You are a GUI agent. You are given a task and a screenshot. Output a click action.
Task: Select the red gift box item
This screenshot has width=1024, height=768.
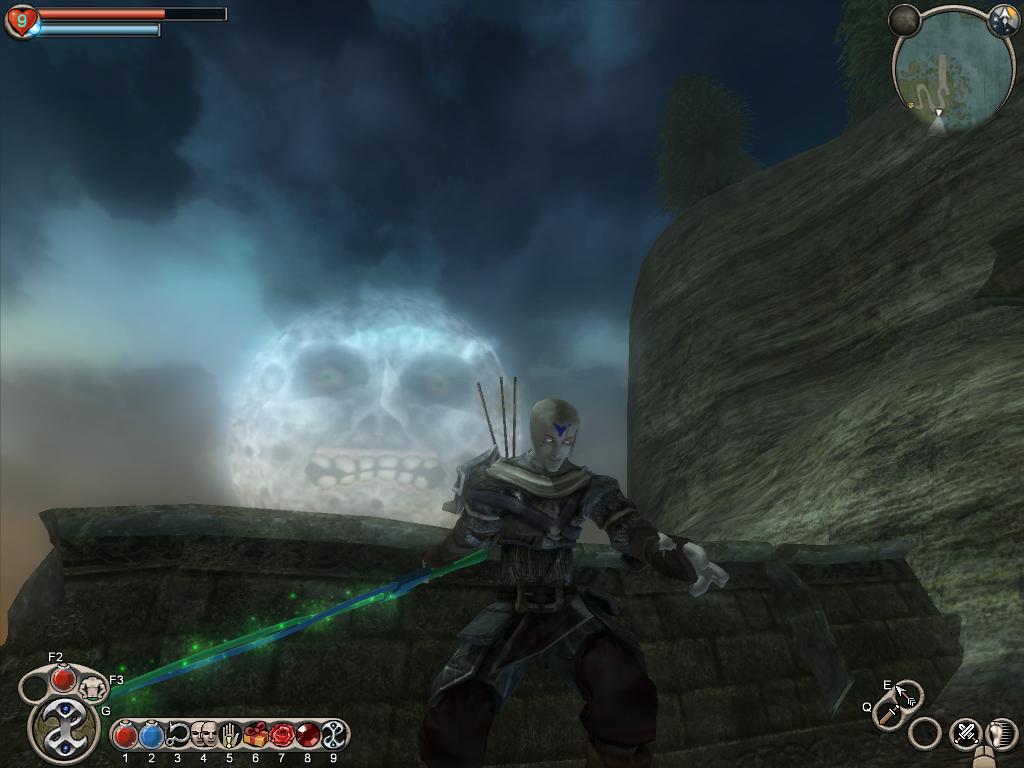pyautogui.click(x=255, y=735)
